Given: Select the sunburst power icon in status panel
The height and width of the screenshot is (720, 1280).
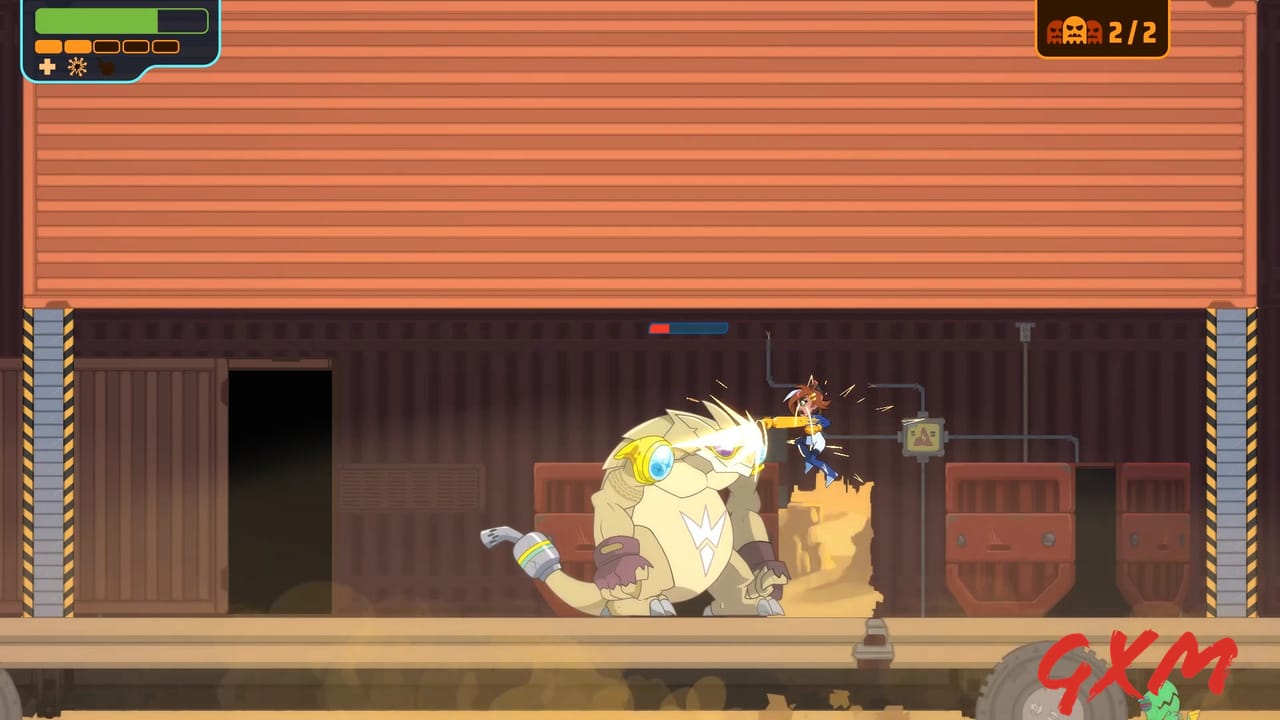Looking at the screenshot, I should click(x=77, y=68).
